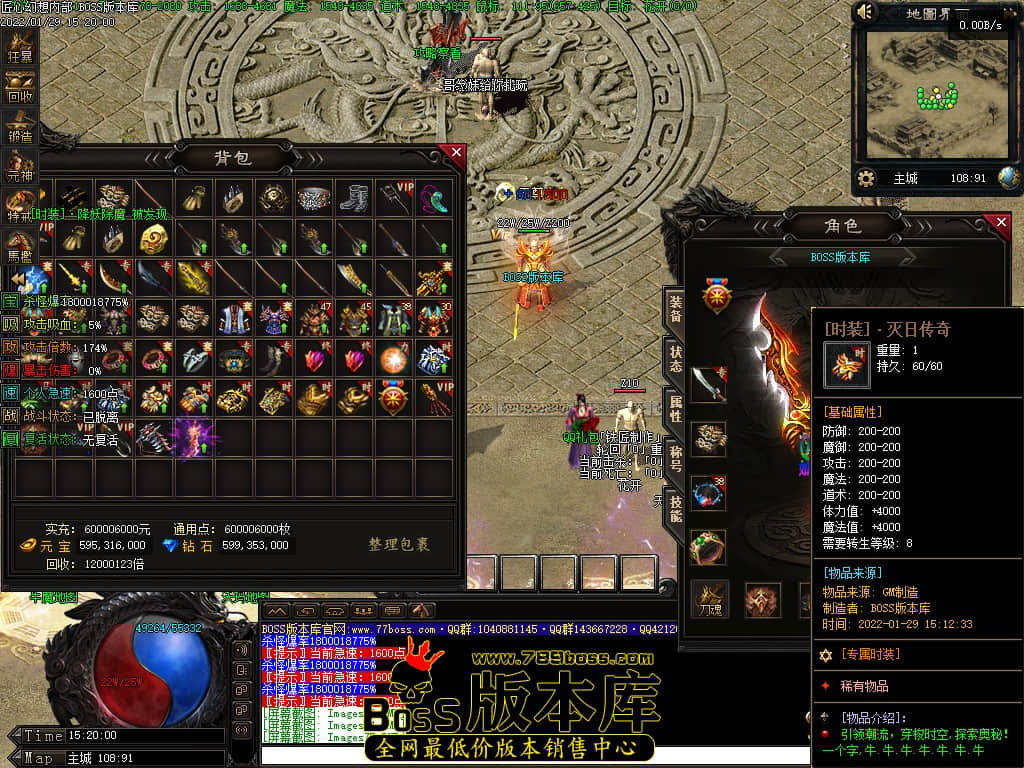Switch to the 状态 status tab
This screenshot has width=1024, height=768.
(x=675, y=359)
